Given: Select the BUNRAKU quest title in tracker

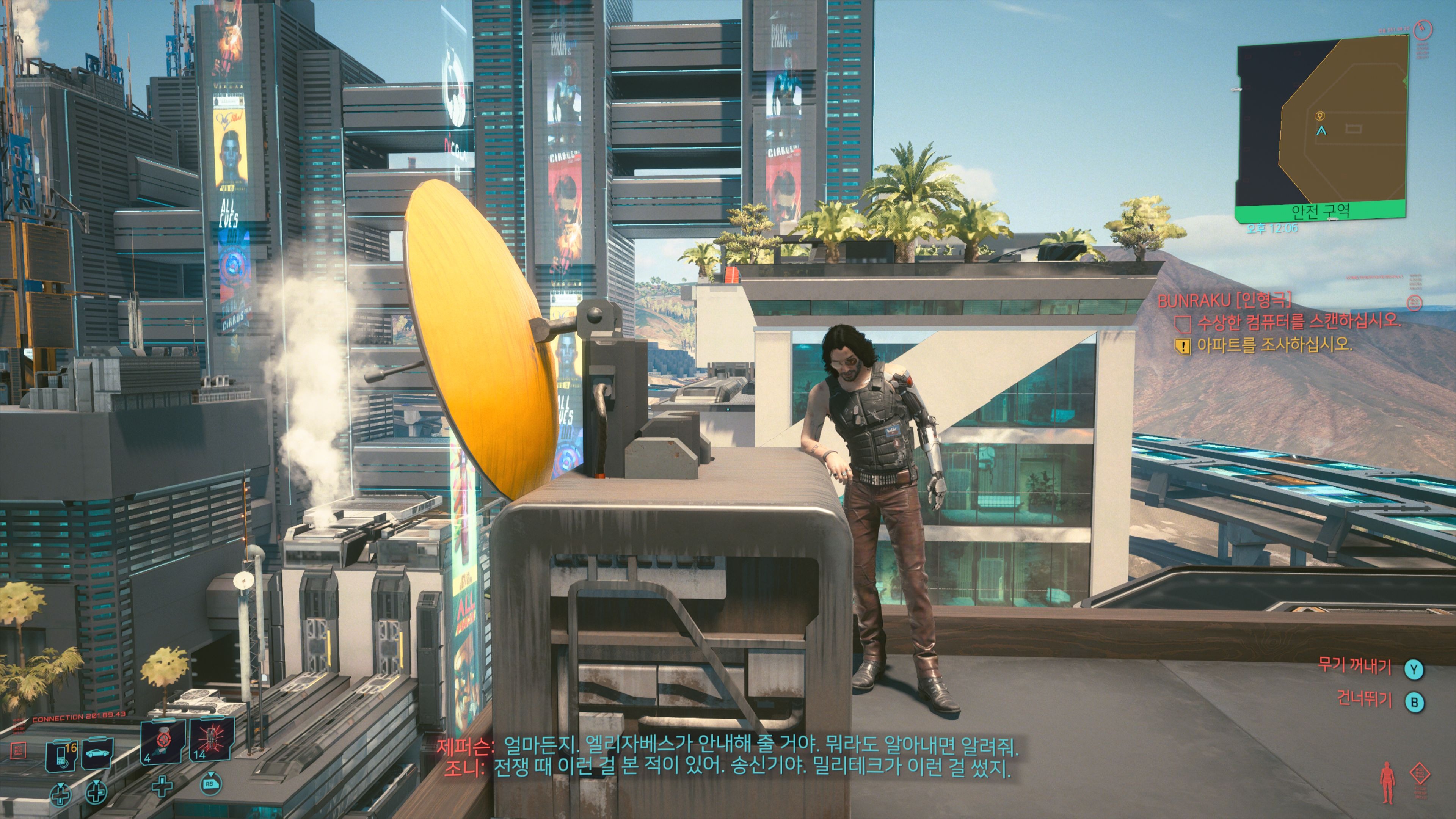Looking at the screenshot, I should (1224, 300).
